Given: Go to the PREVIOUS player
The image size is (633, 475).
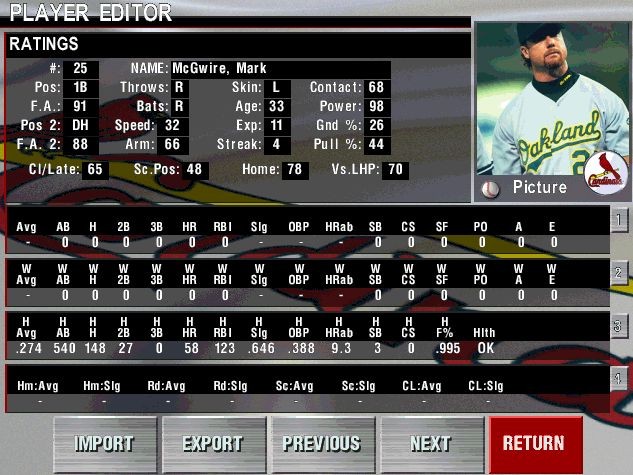Looking at the screenshot, I should (321, 443).
